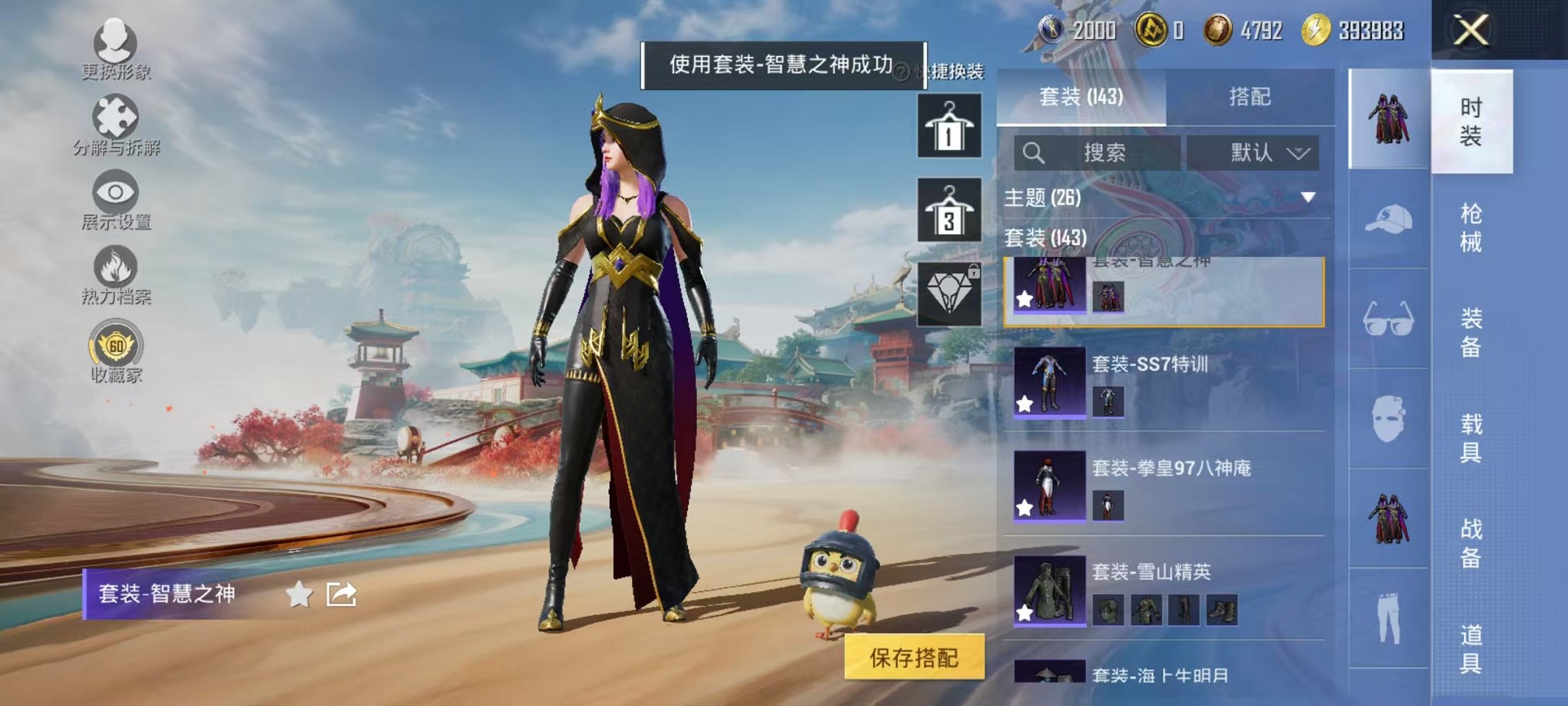Open the 默认 sorting dropdown

coord(1254,154)
